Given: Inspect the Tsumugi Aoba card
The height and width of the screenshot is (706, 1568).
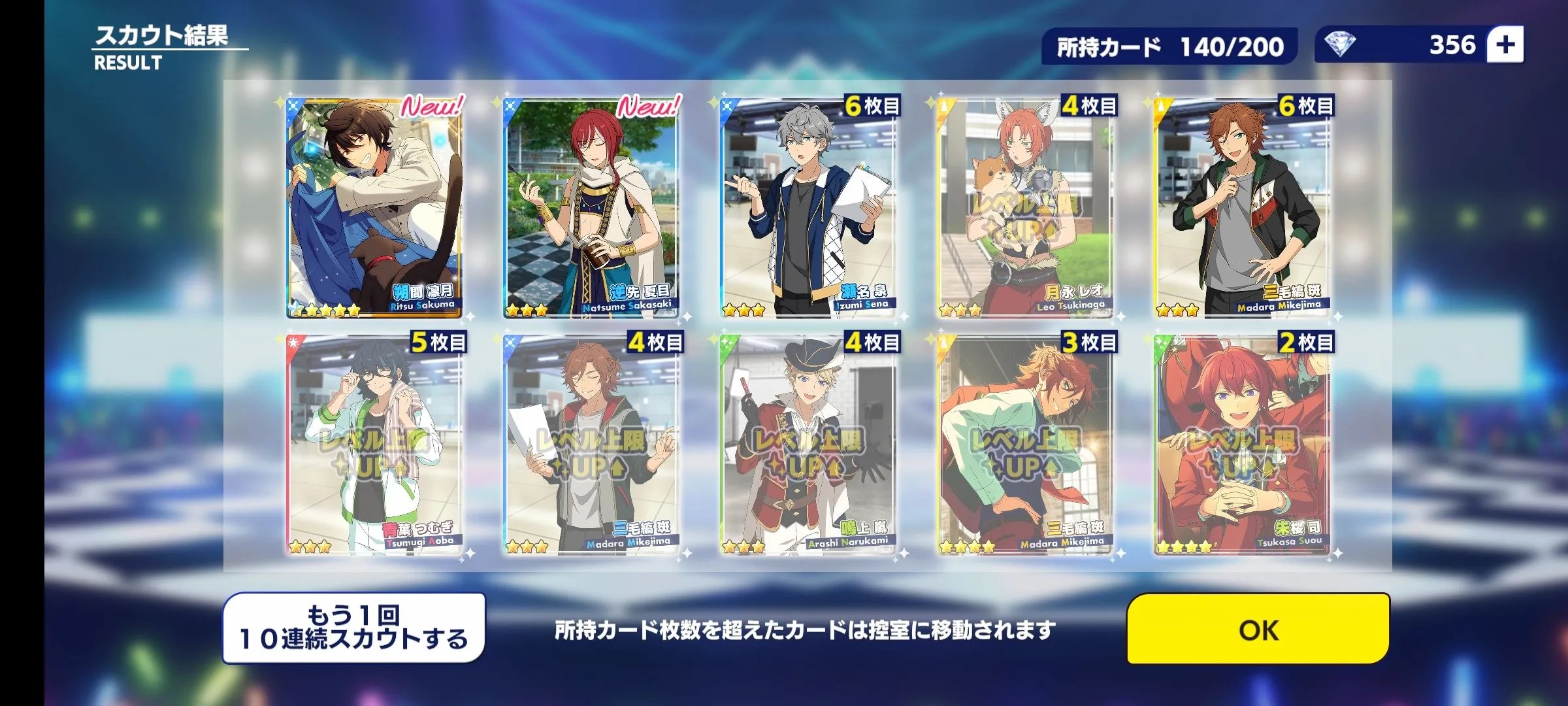Looking at the screenshot, I should coord(374,446).
